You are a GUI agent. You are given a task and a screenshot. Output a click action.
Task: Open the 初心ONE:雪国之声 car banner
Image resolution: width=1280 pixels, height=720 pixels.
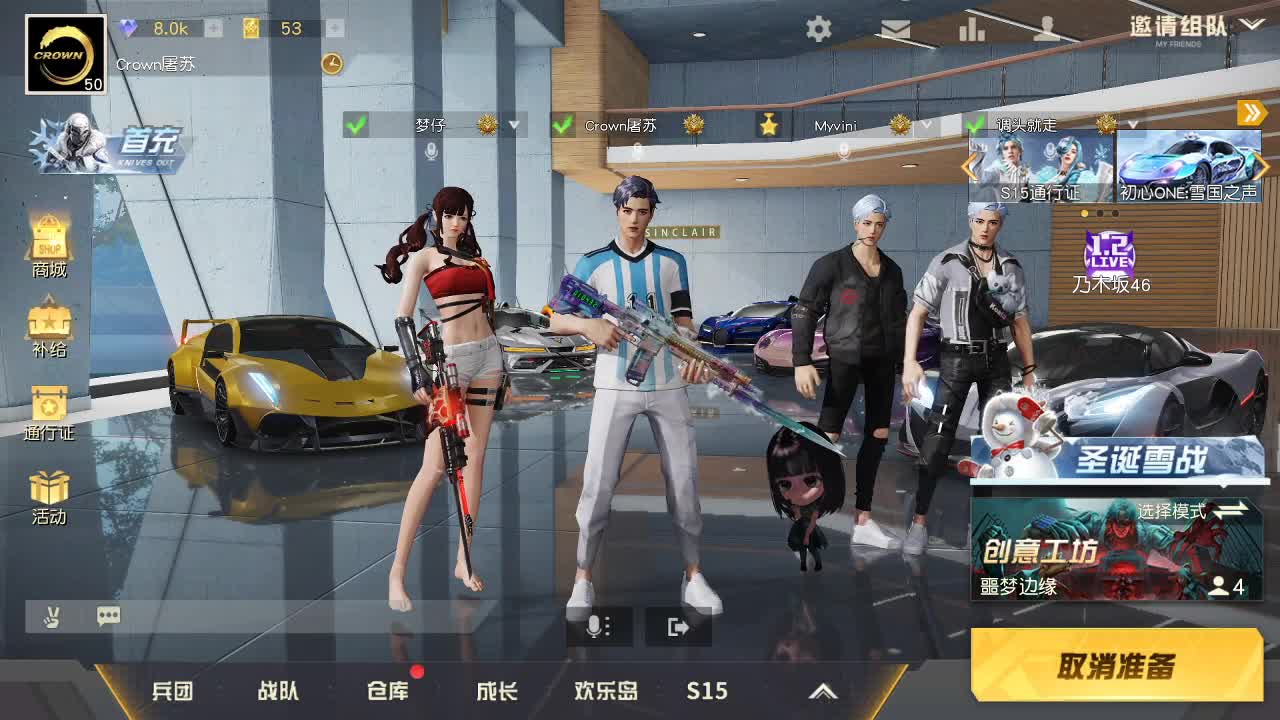pos(1185,165)
